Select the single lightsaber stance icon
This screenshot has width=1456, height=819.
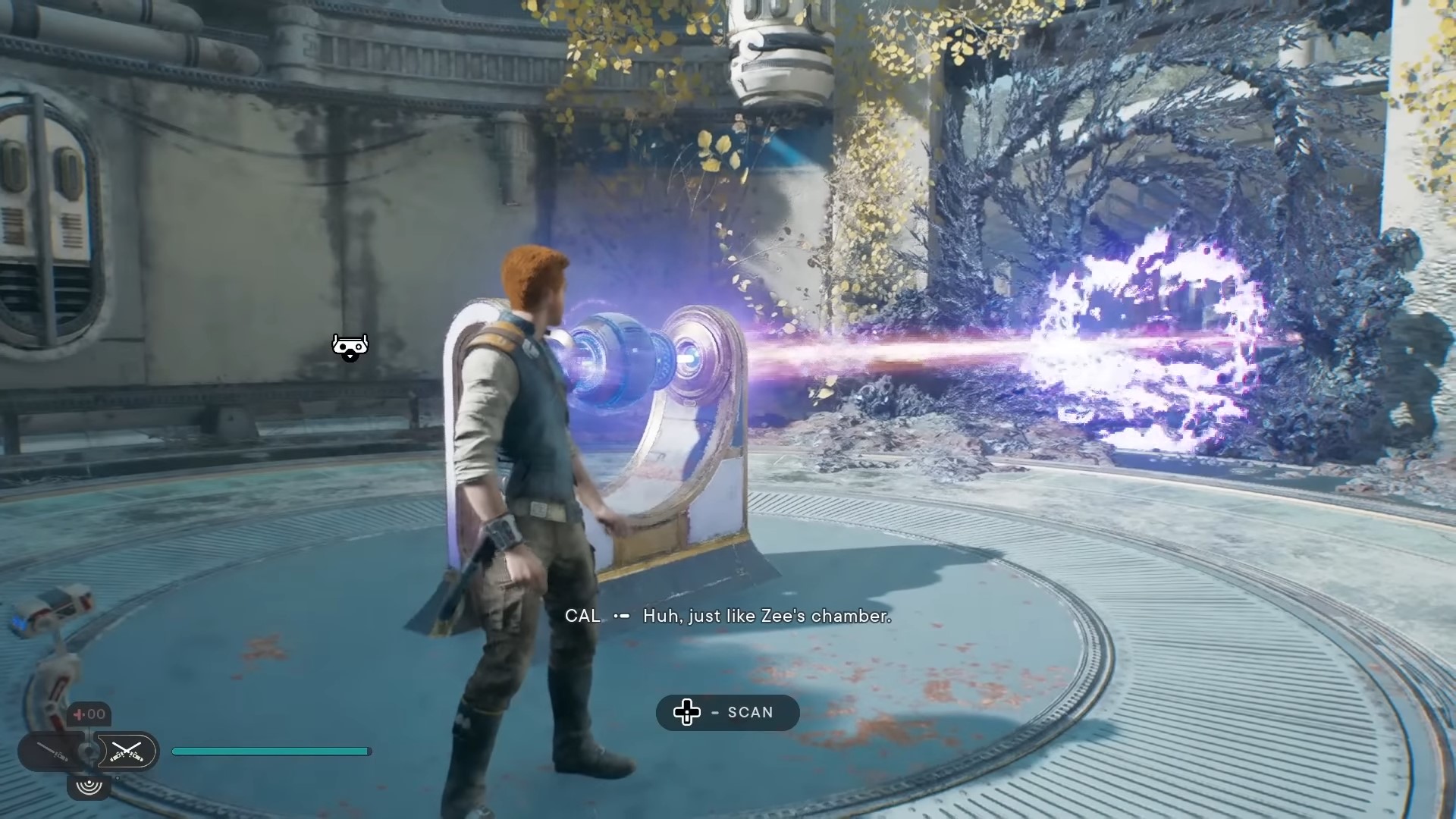coord(52,752)
